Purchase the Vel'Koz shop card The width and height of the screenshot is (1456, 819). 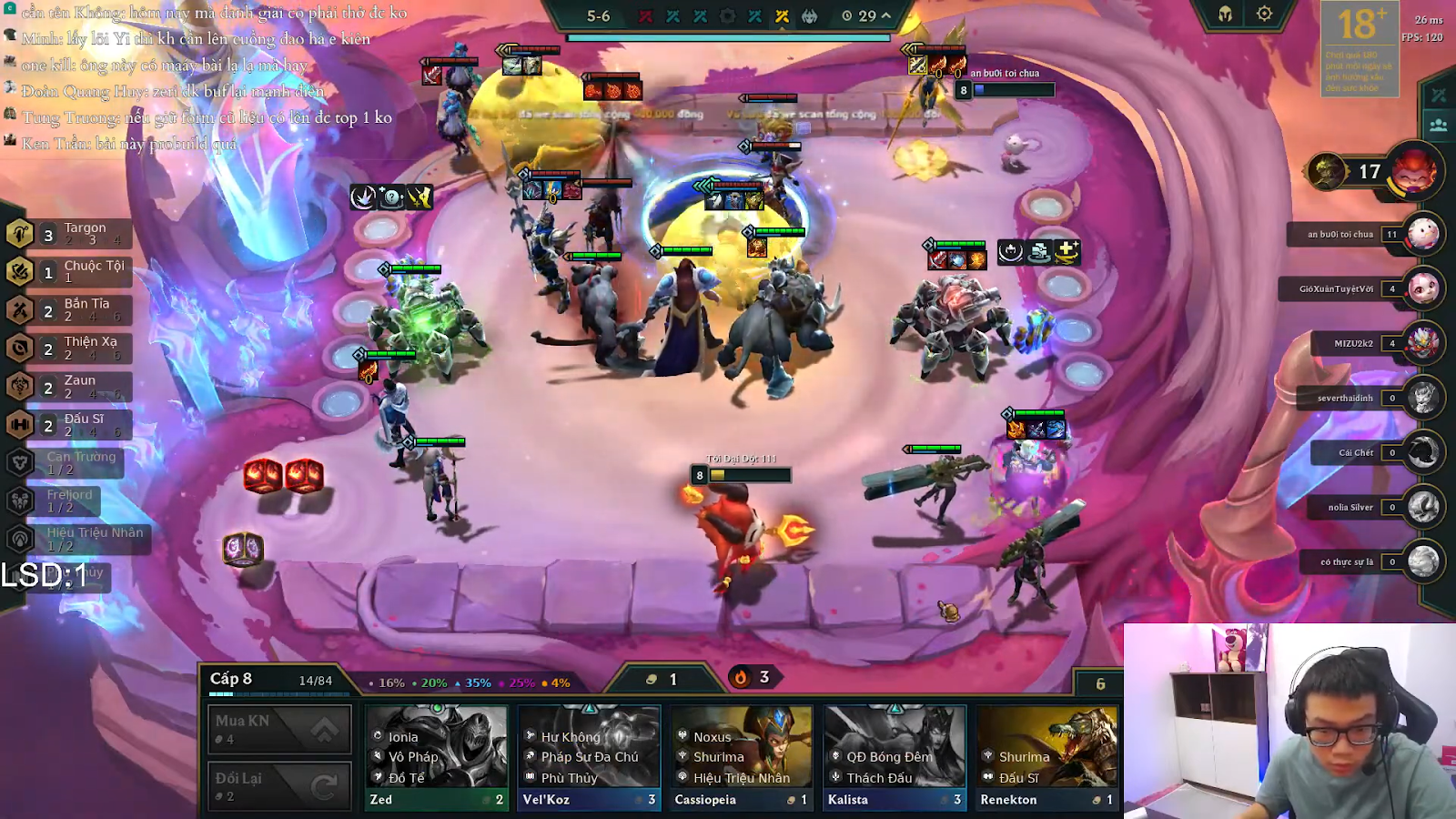click(590, 757)
